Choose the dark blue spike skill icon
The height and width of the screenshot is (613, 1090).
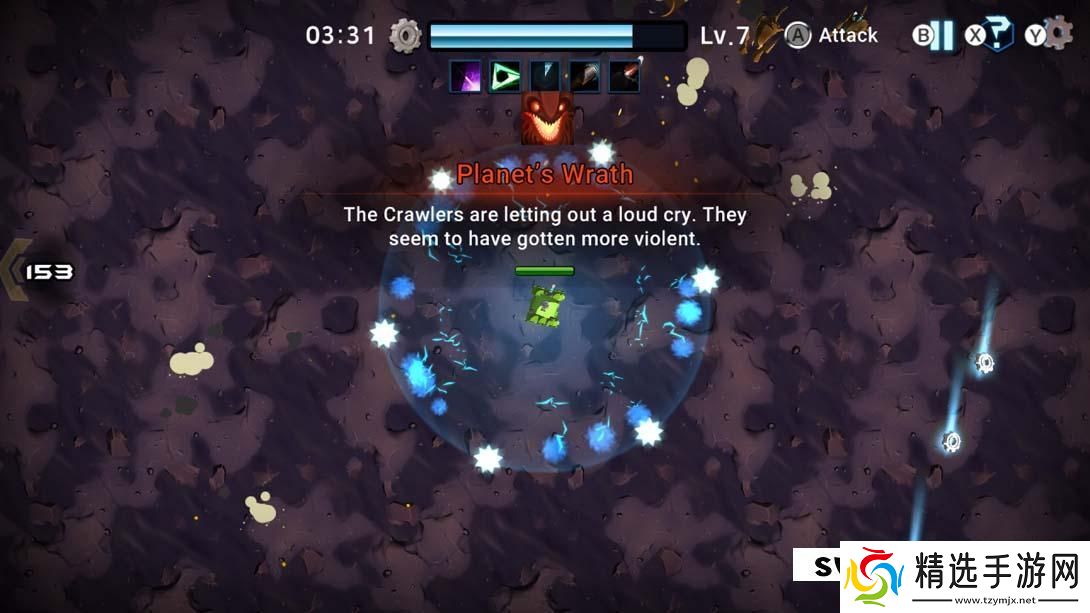pyautogui.click(x=545, y=76)
